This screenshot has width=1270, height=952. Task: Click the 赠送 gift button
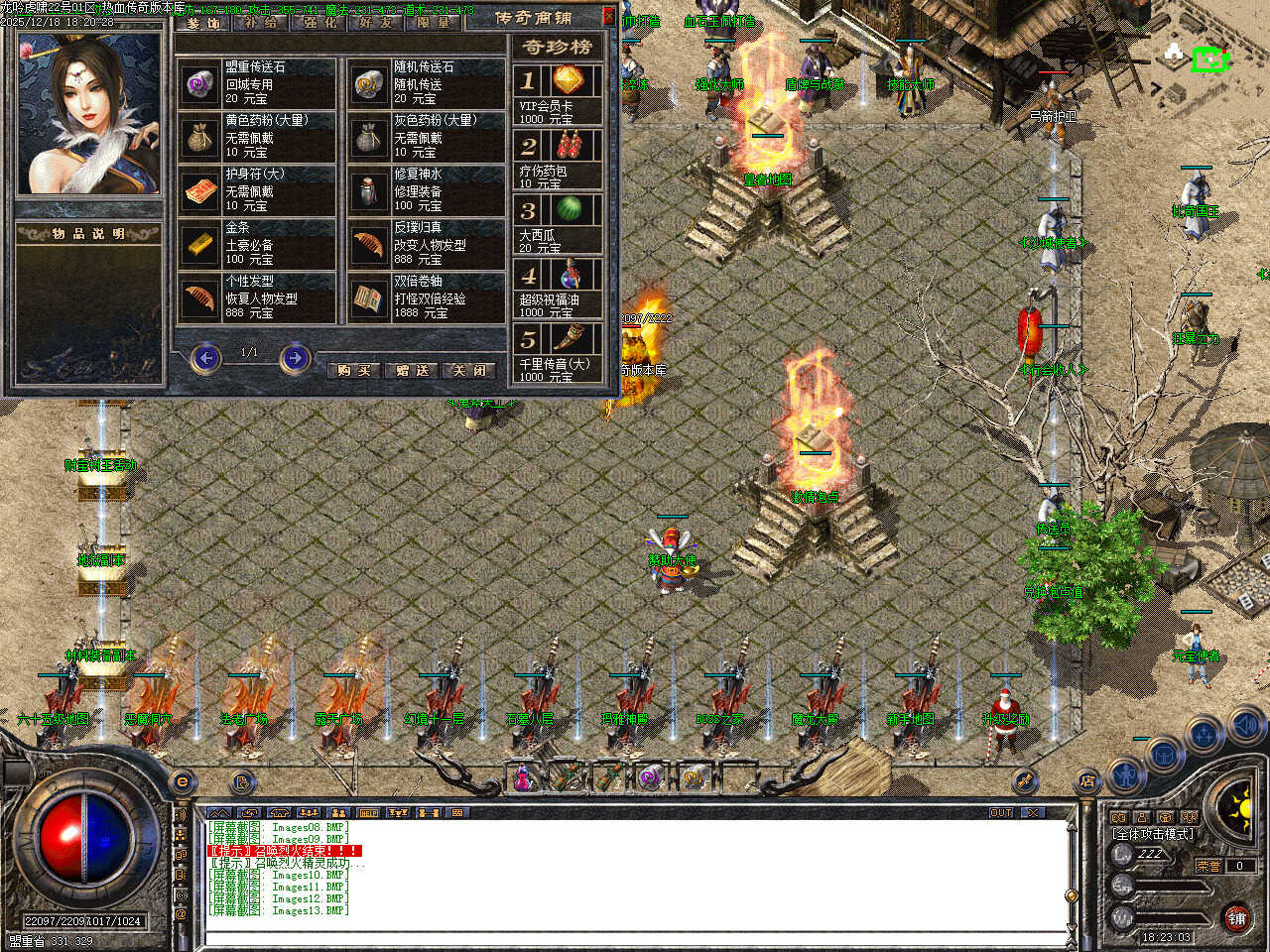412,370
